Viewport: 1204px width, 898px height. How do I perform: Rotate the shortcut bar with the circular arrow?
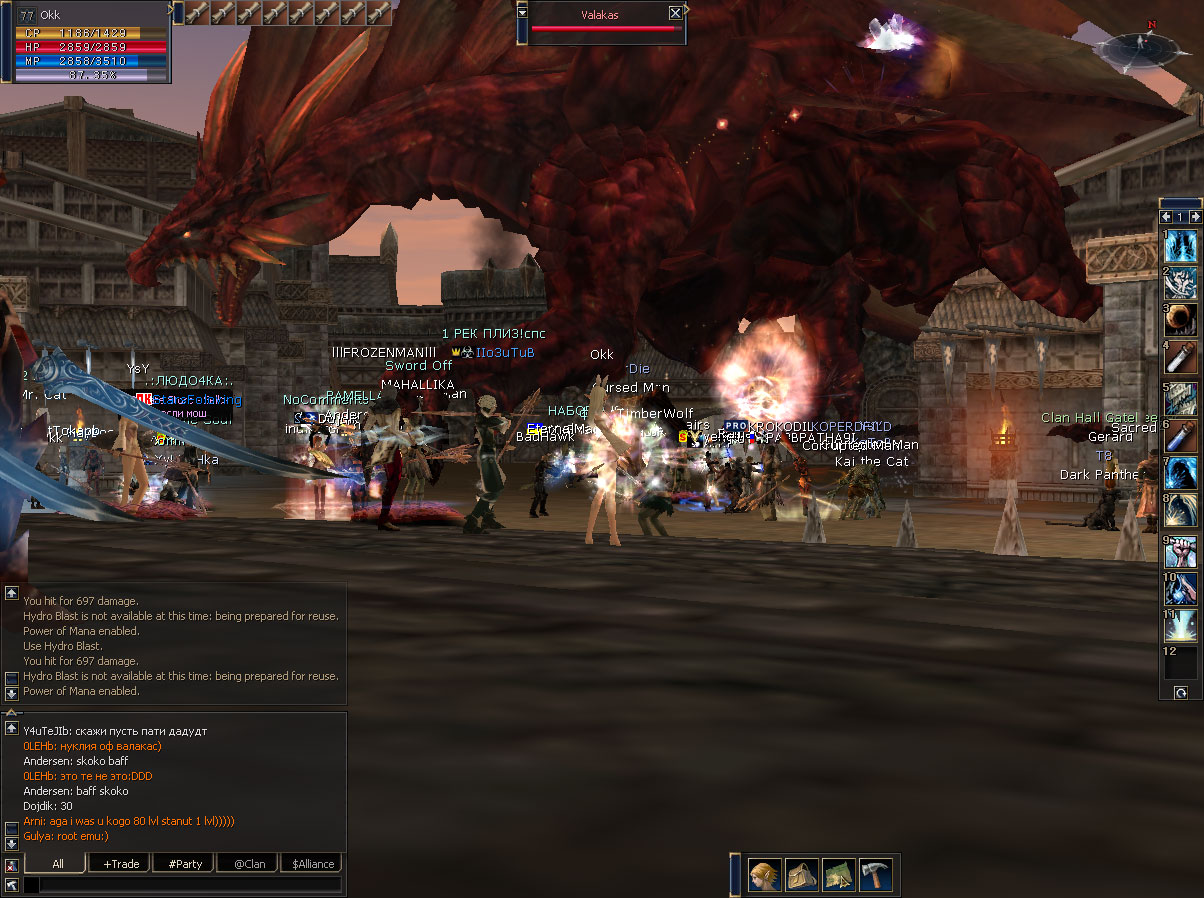pos(1181,692)
